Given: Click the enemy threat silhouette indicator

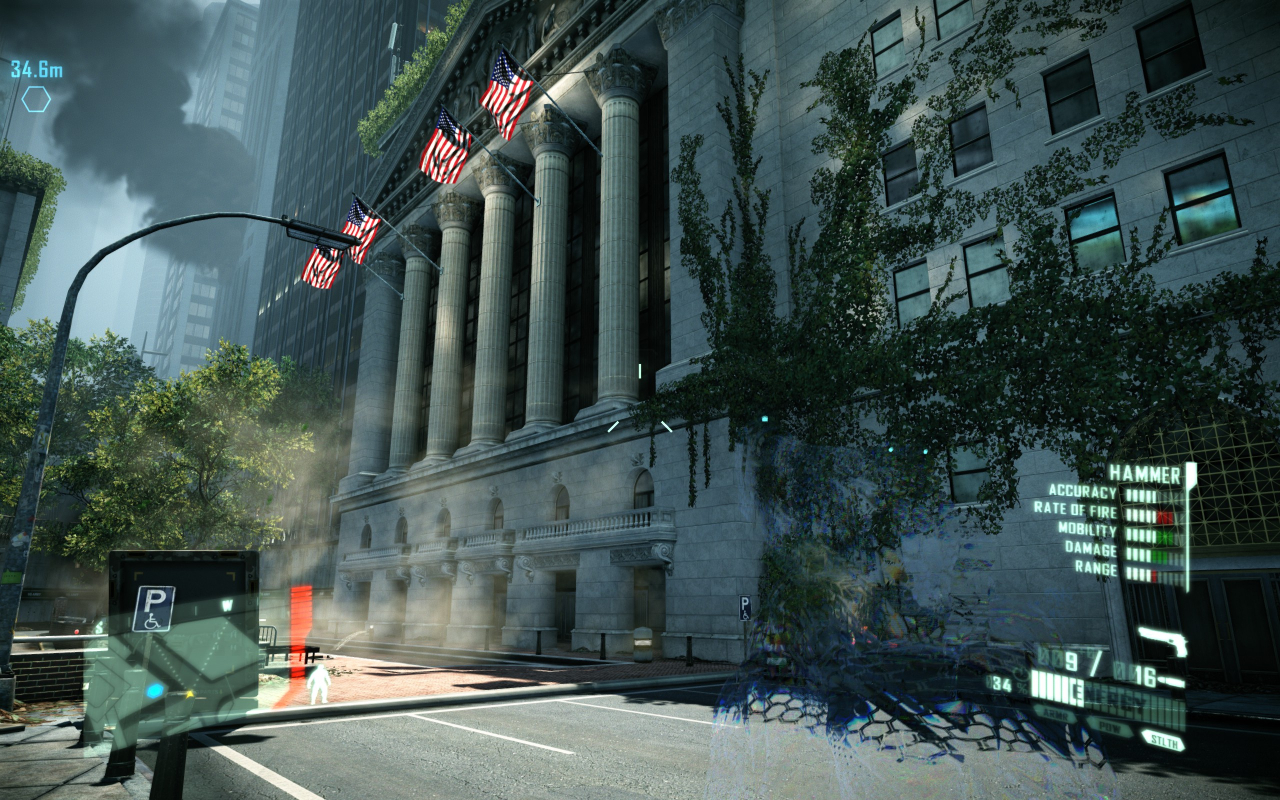Looking at the screenshot, I should click(x=318, y=684).
